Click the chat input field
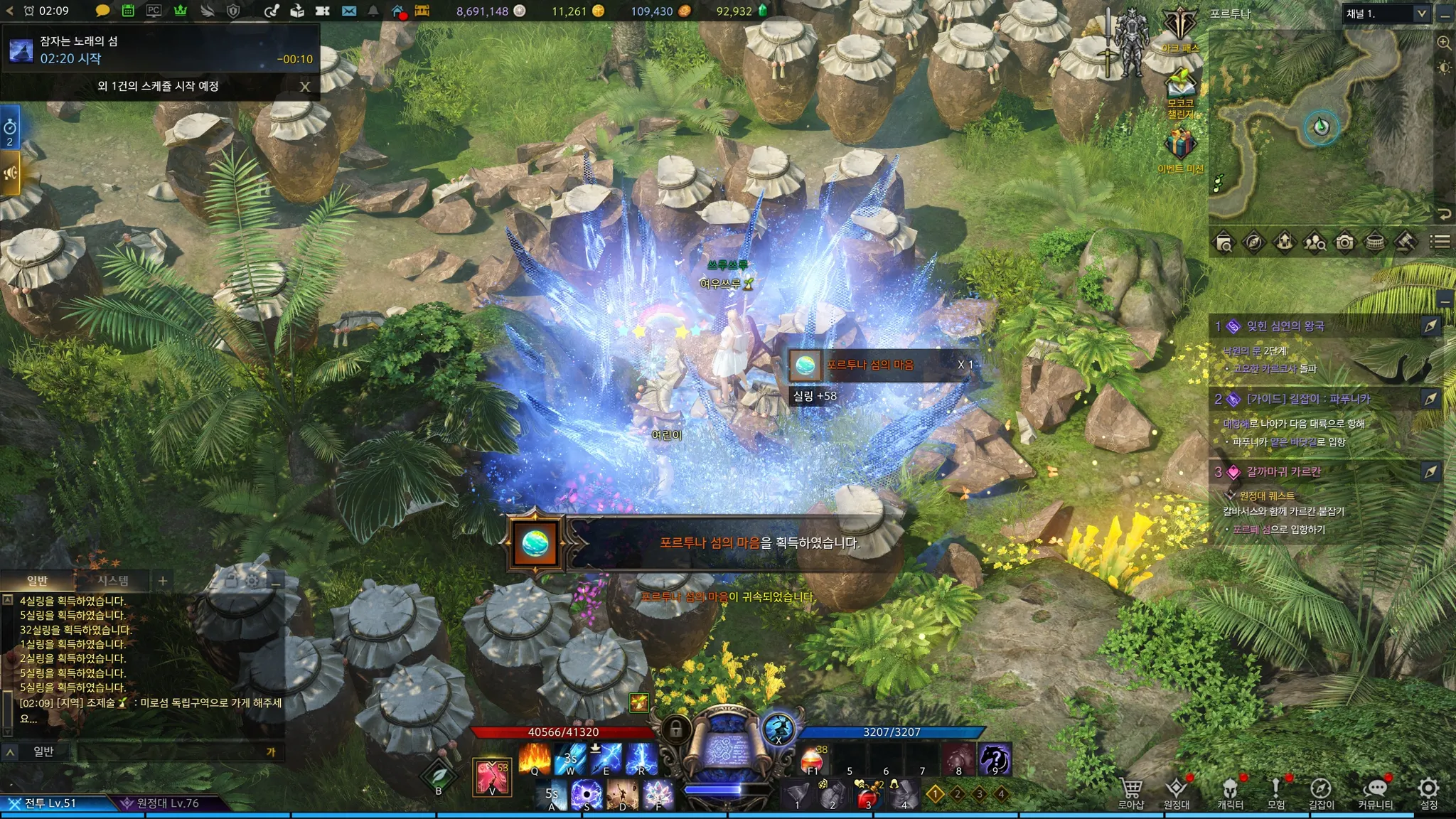1456x819 pixels. (171, 751)
